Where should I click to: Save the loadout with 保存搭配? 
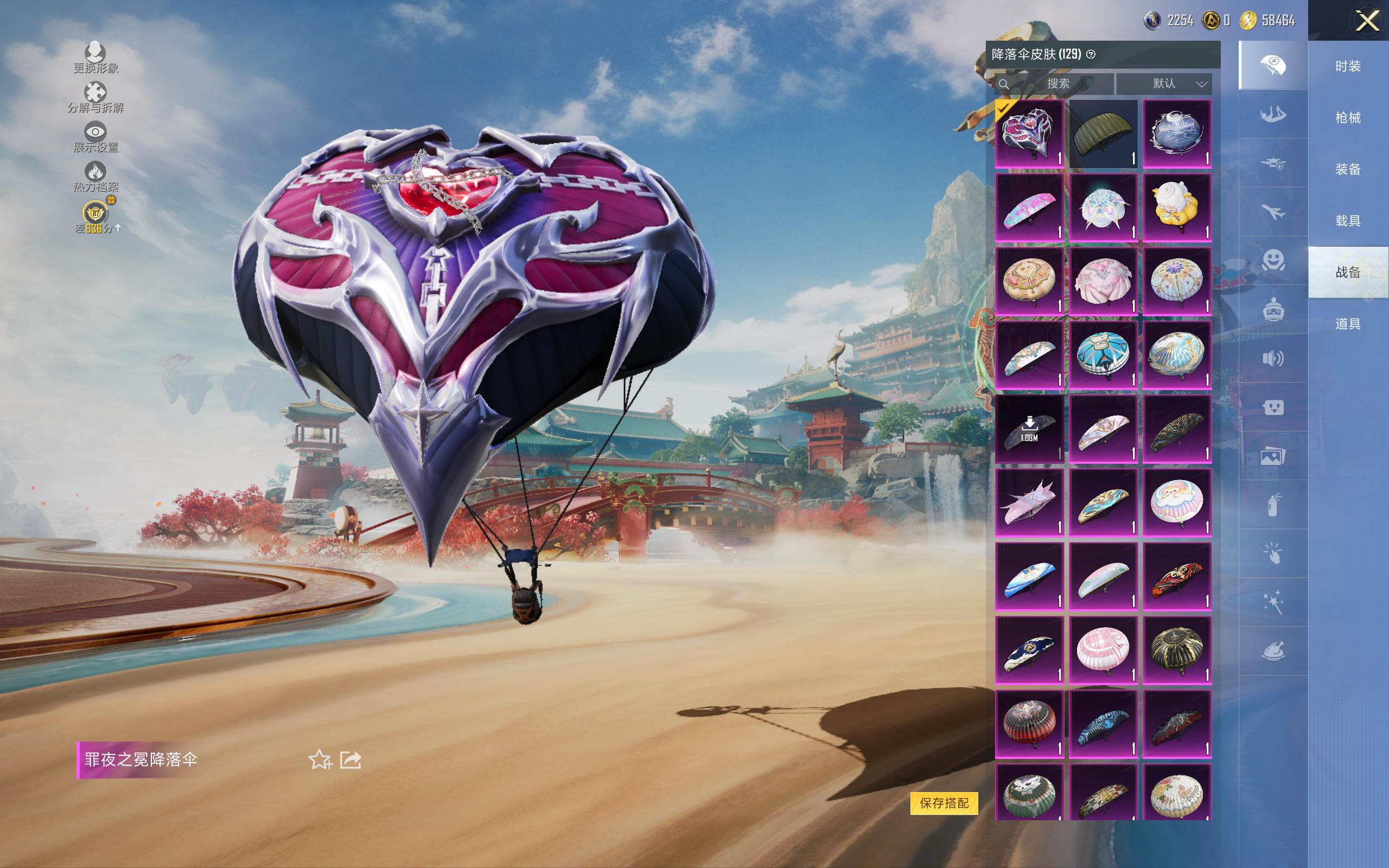[x=944, y=802]
